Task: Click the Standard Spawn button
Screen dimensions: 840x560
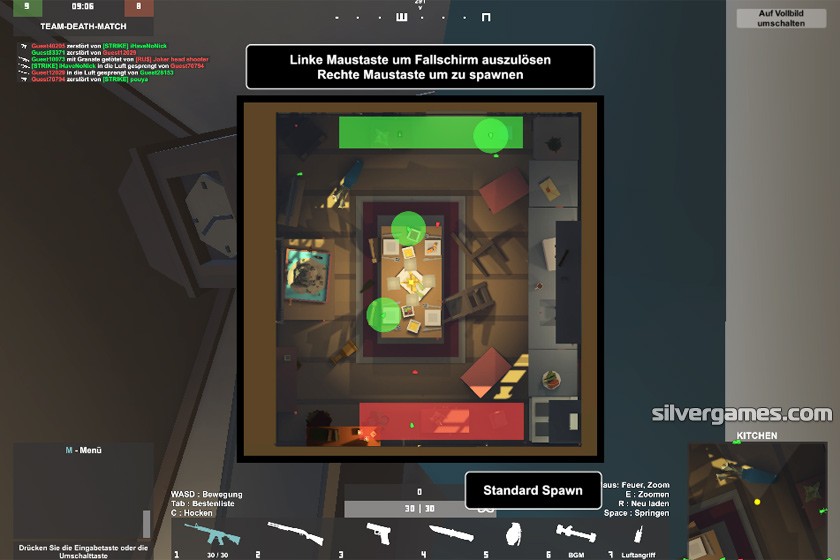Action: (533, 490)
